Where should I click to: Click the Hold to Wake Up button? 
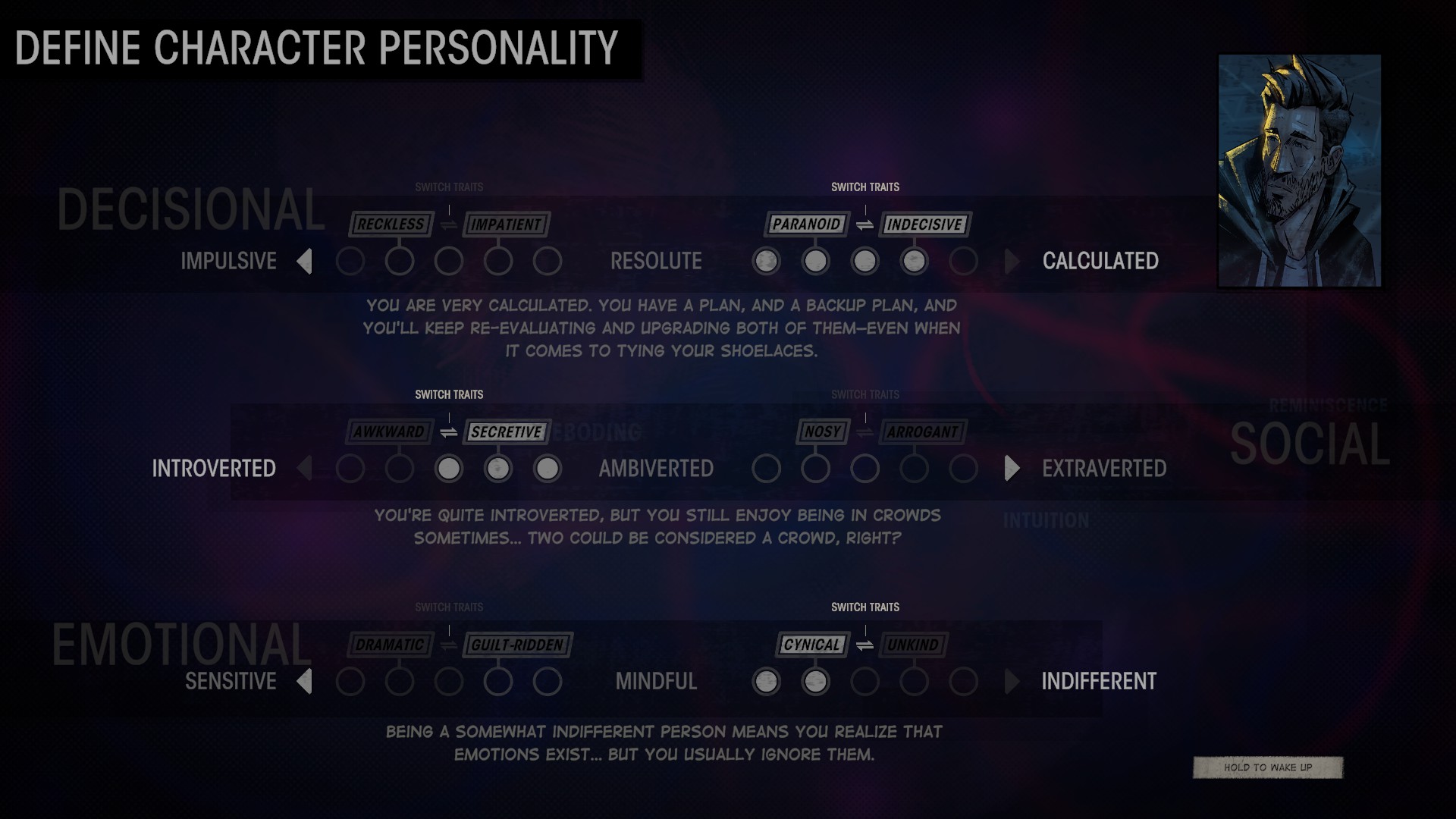click(x=1267, y=767)
